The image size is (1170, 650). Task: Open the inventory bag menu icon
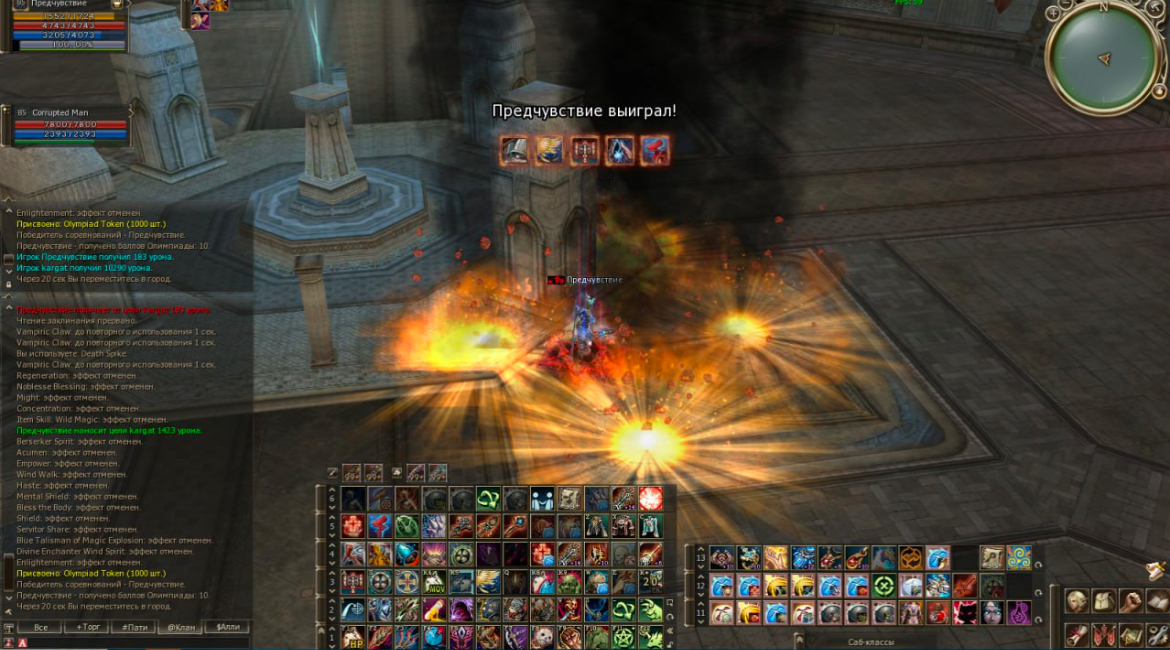[x=1103, y=601]
